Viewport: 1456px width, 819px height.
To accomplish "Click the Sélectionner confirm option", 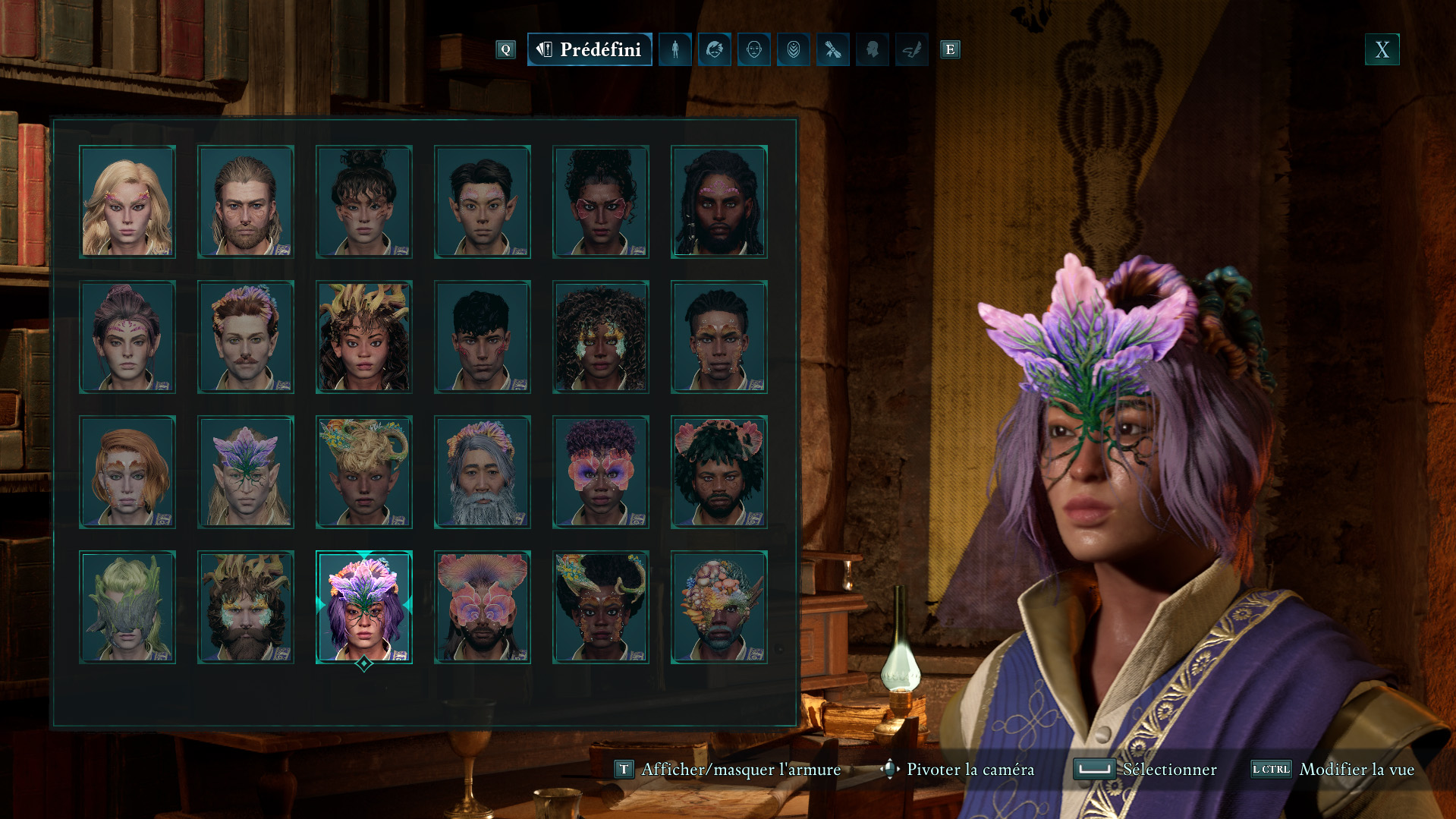I will [1168, 770].
